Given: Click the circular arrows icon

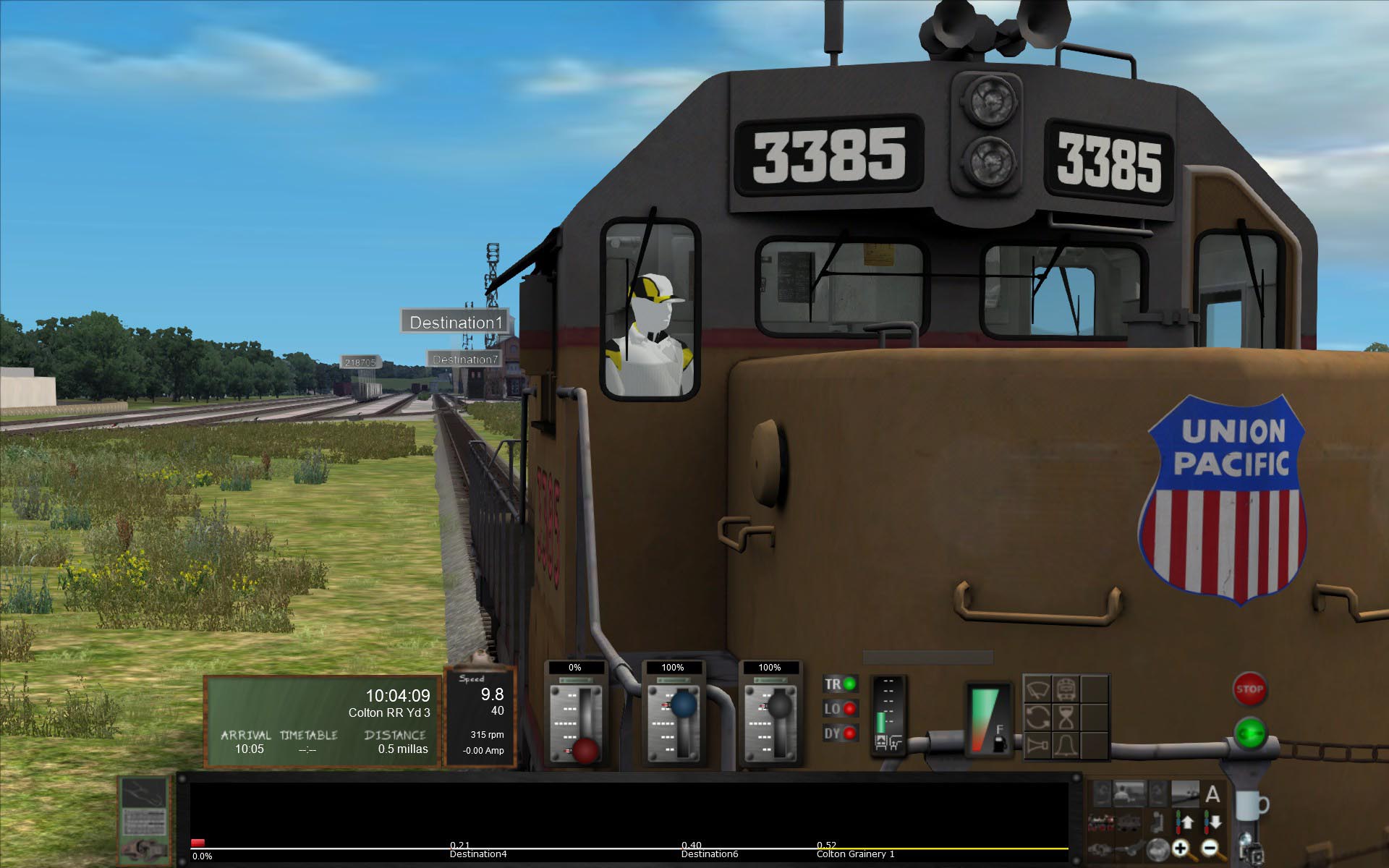Looking at the screenshot, I should coord(1037,718).
